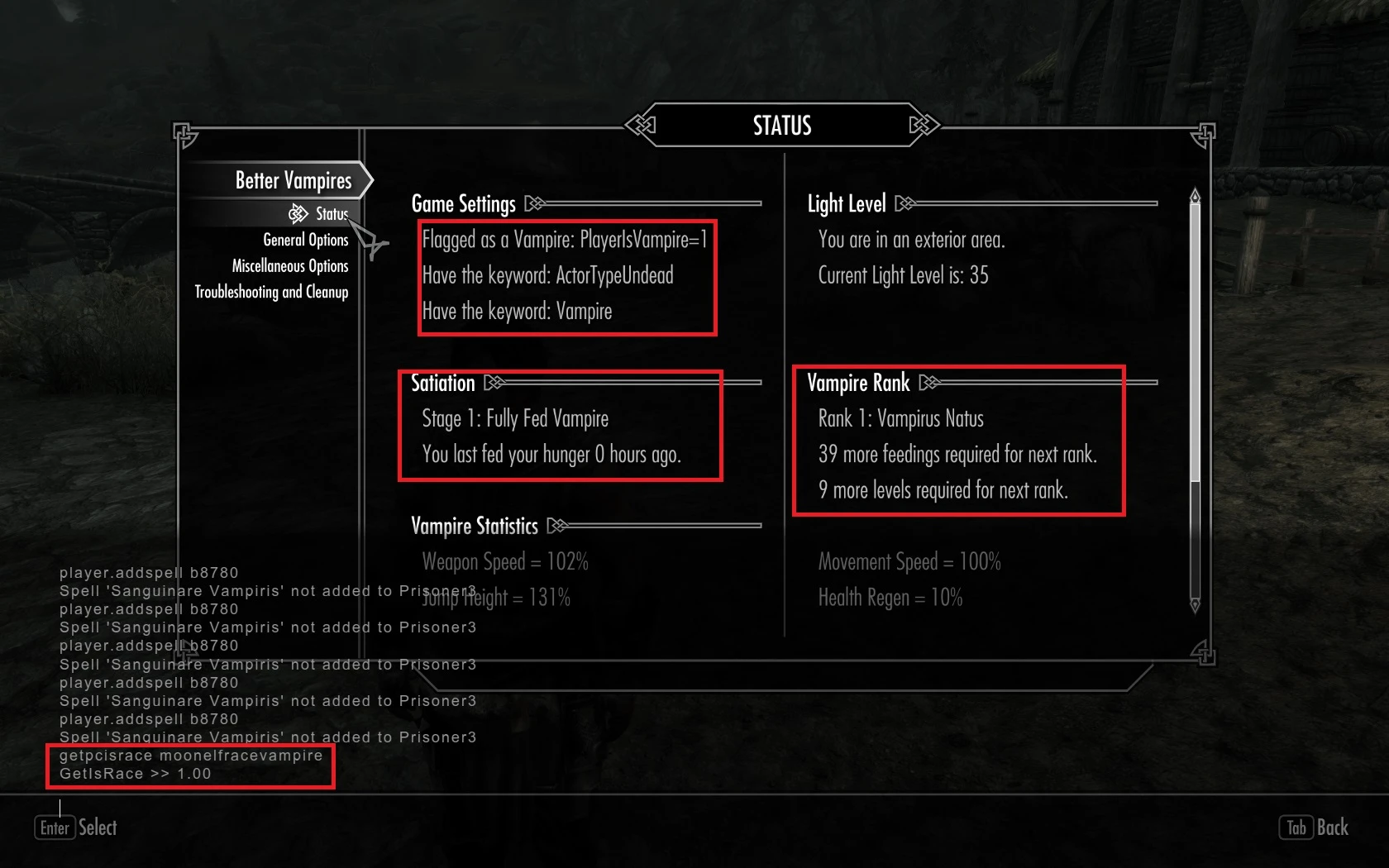
Task: Click the Better Vampires header tab
Action: pos(294,180)
